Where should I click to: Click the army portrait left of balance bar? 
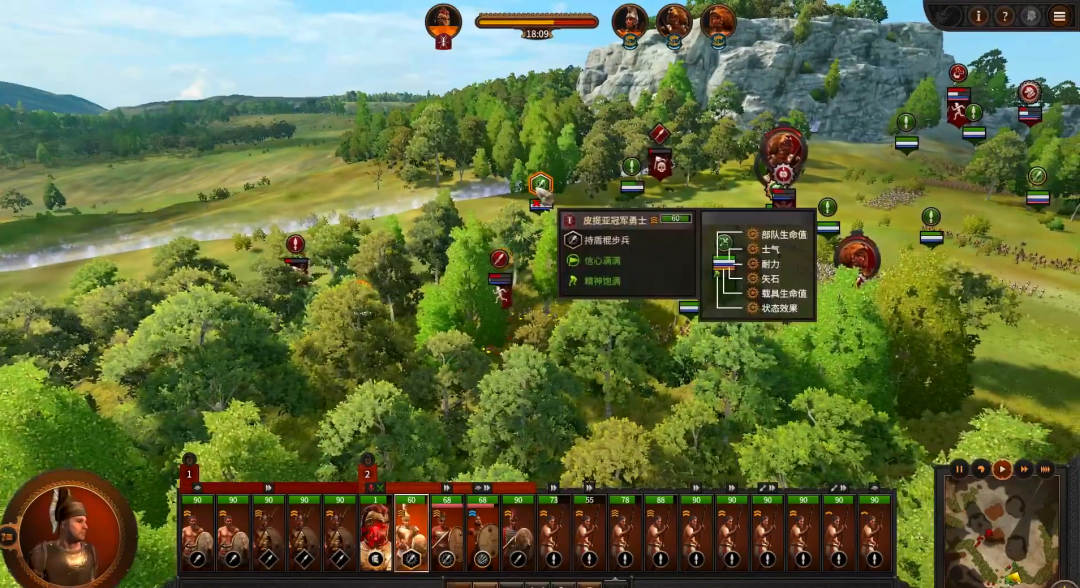(x=443, y=22)
